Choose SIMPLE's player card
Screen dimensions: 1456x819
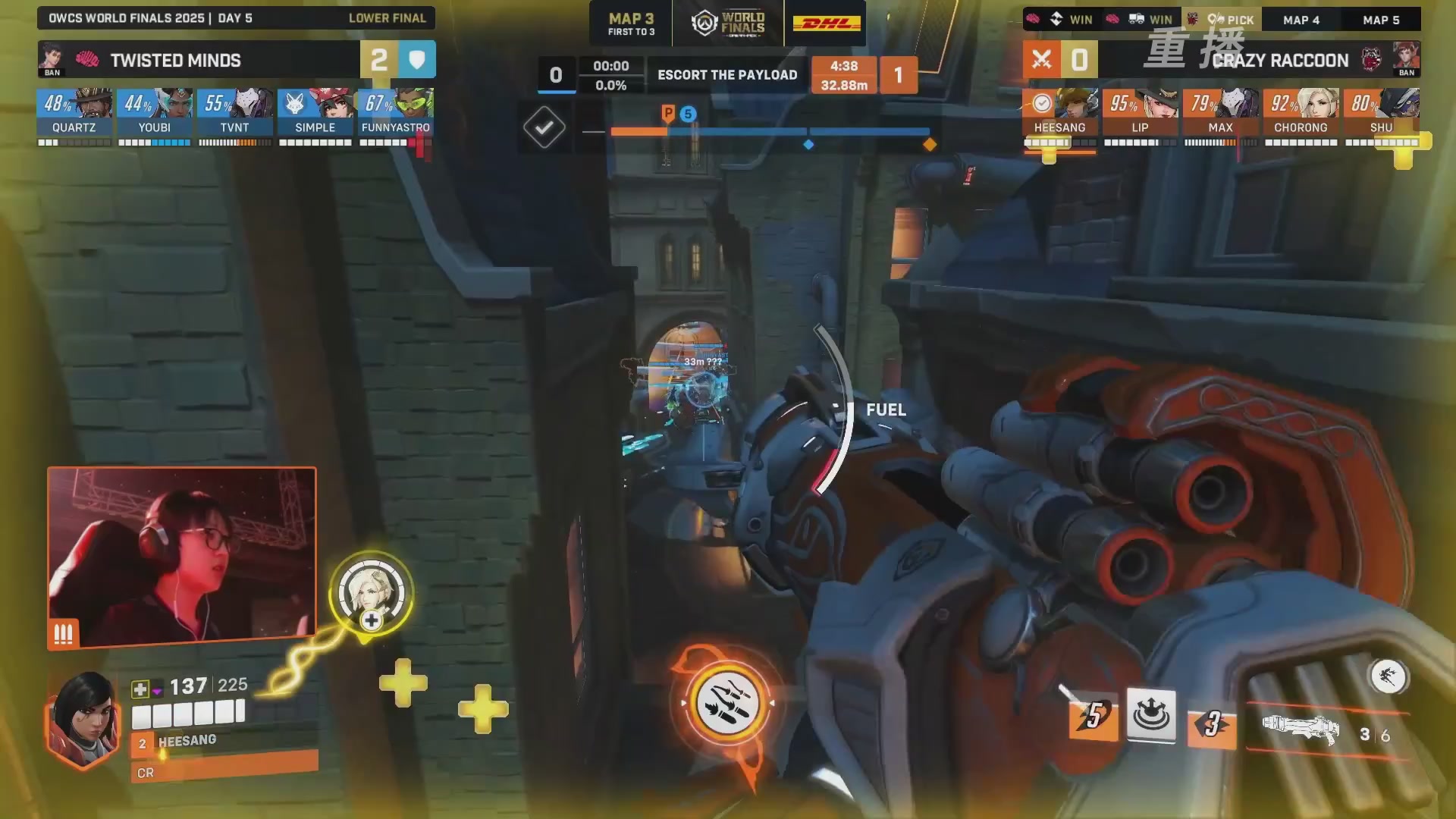point(315,112)
